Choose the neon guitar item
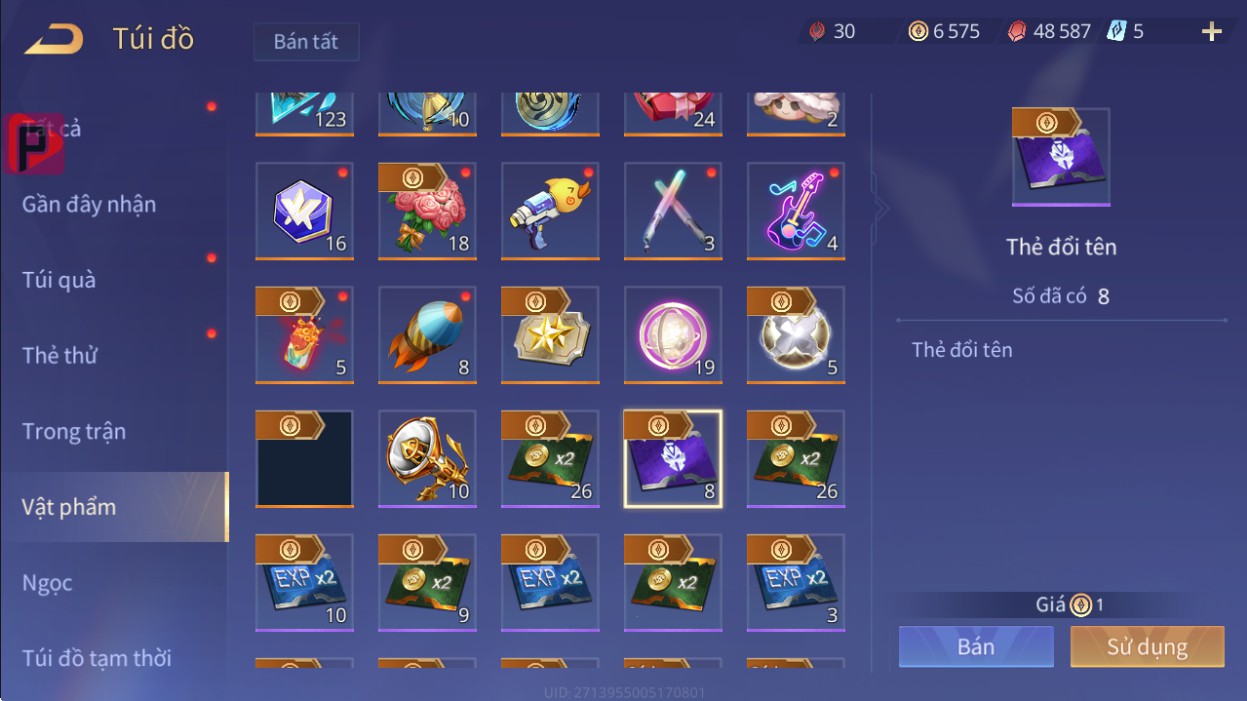Image resolution: width=1247 pixels, height=701 pixels. coord(795,211)
